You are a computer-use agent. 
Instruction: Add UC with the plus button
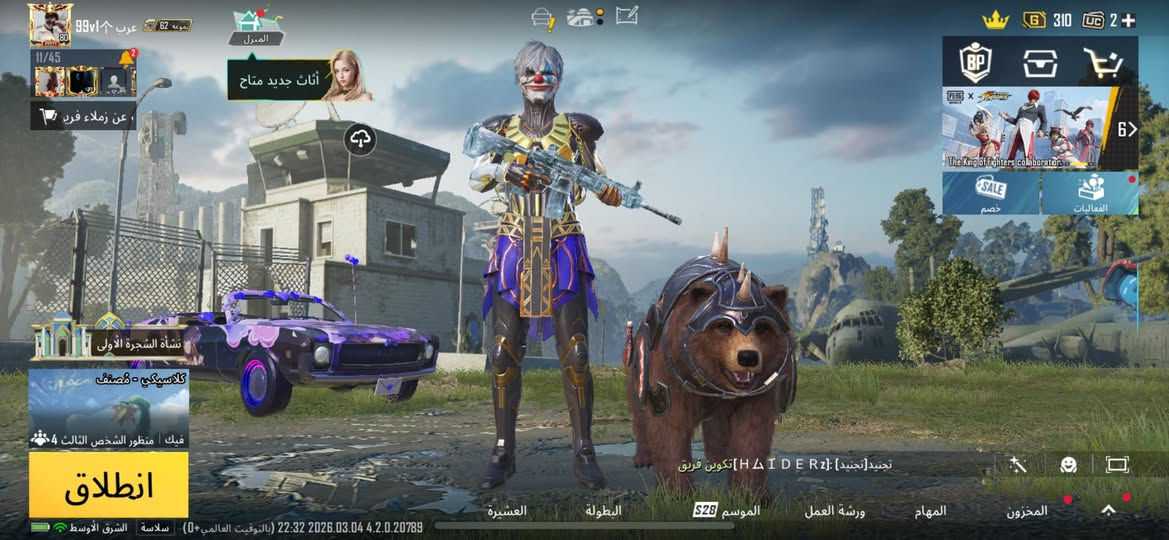coord(1129,20)
